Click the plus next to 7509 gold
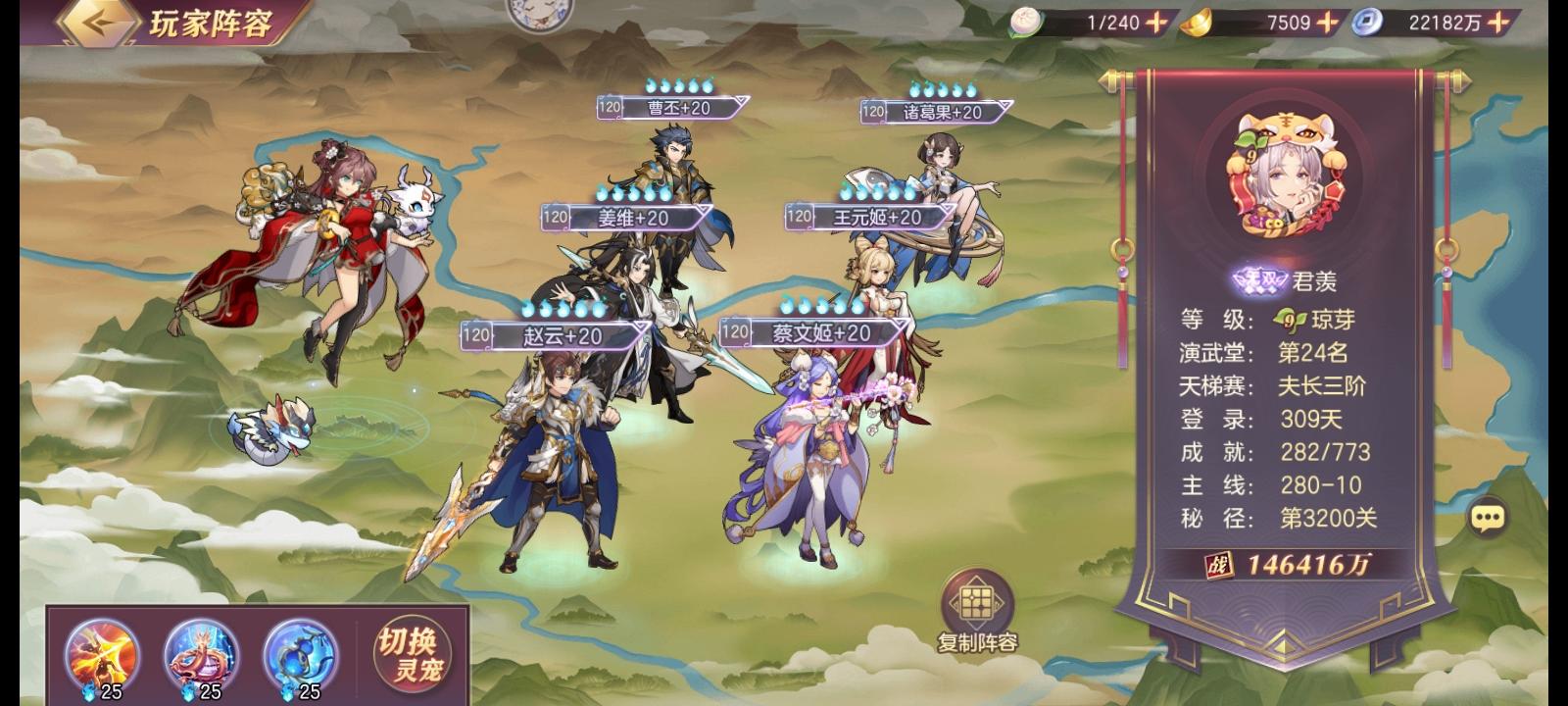 point(1325,23)
